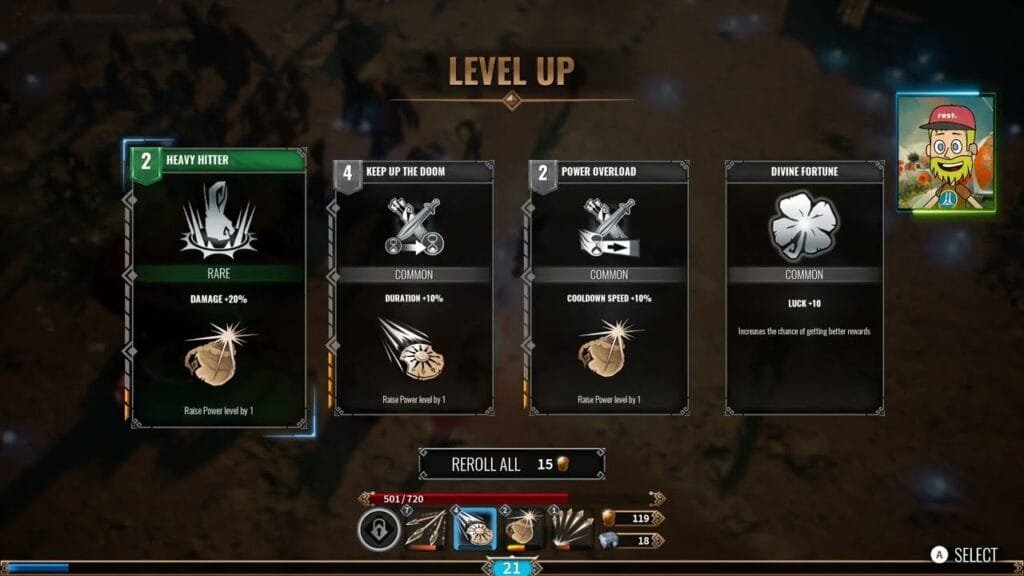
Task: Select the Power Overload cooldown card
Action: (x=608, y=288)
